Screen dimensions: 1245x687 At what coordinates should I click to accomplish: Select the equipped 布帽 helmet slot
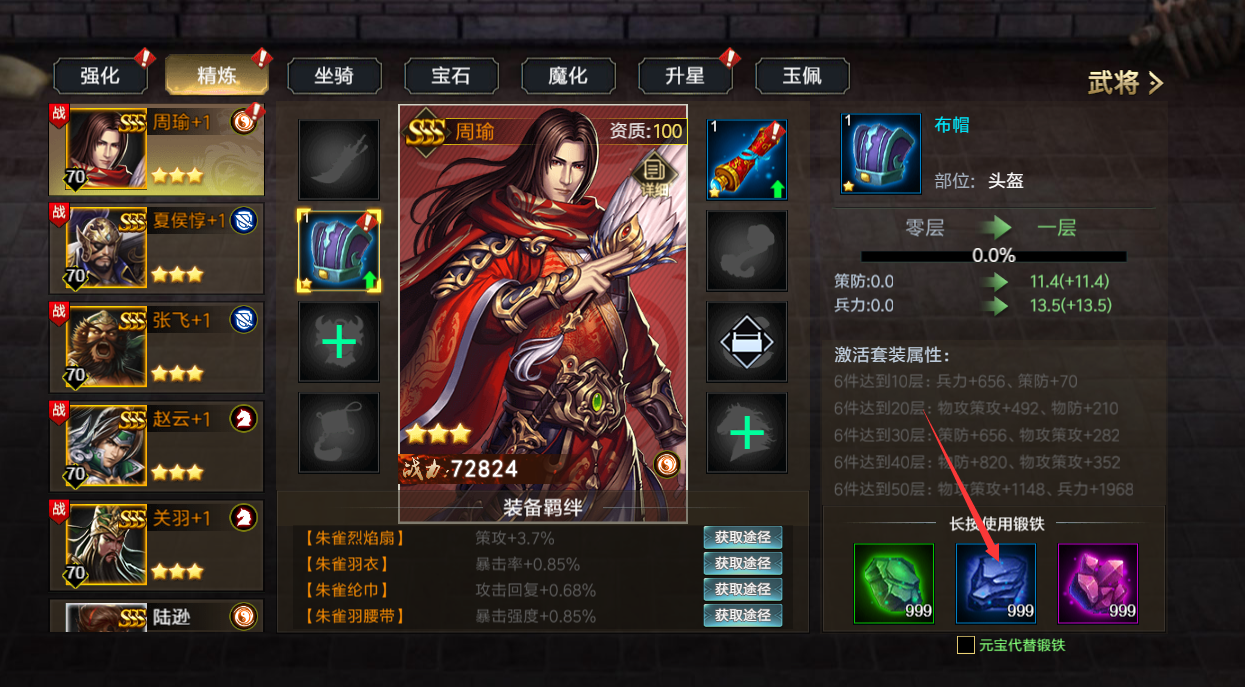pyautogui.click(x=339, y=252)
